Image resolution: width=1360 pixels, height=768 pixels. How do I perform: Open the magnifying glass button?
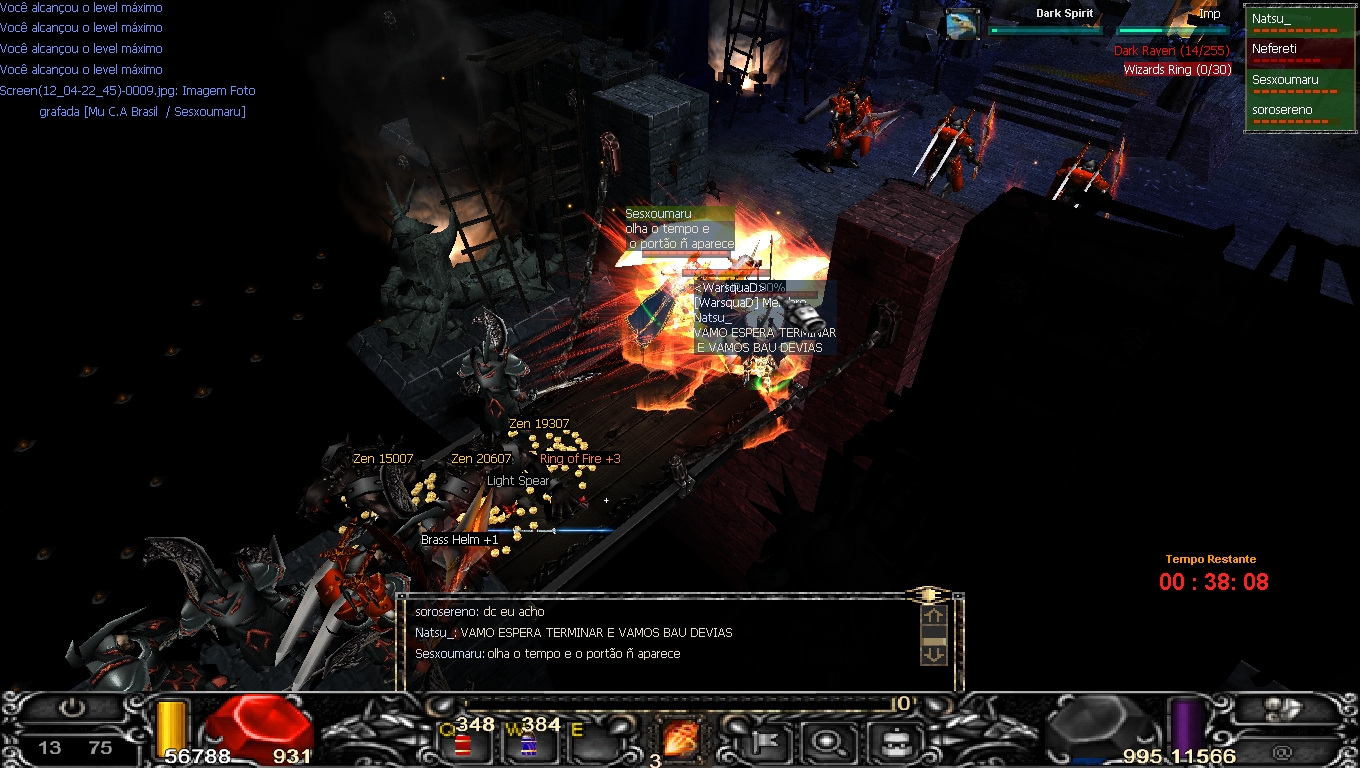827,741
